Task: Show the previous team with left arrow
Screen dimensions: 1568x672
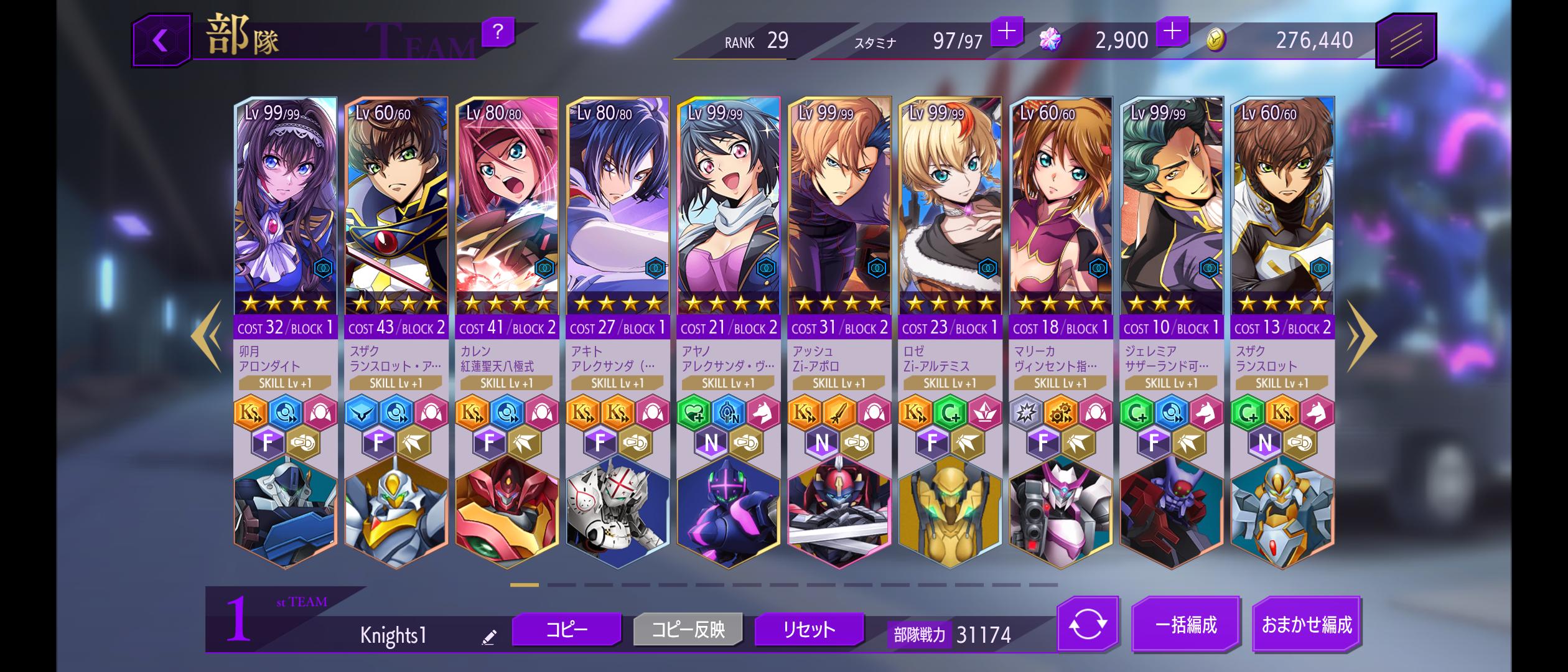Action: 207,337
